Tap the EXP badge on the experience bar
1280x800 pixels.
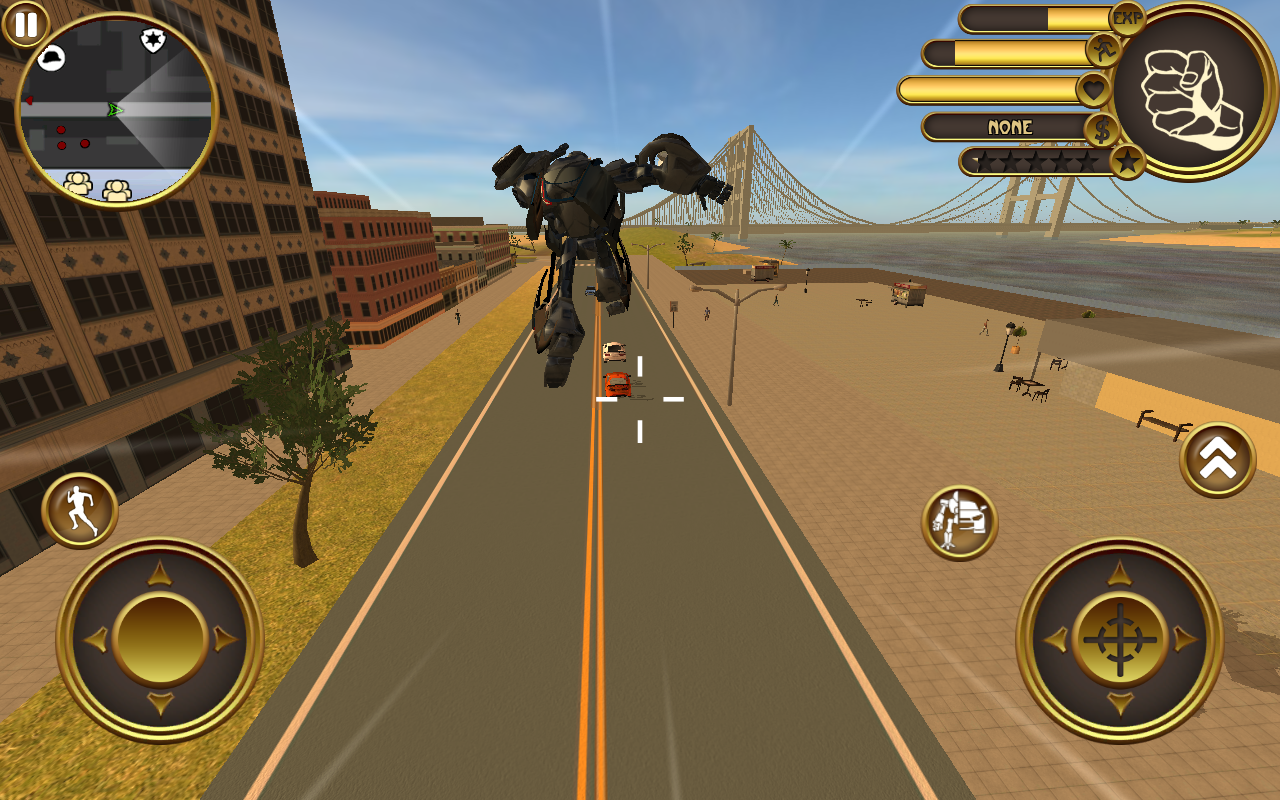pyautogui.click(x=1128, y=18)
